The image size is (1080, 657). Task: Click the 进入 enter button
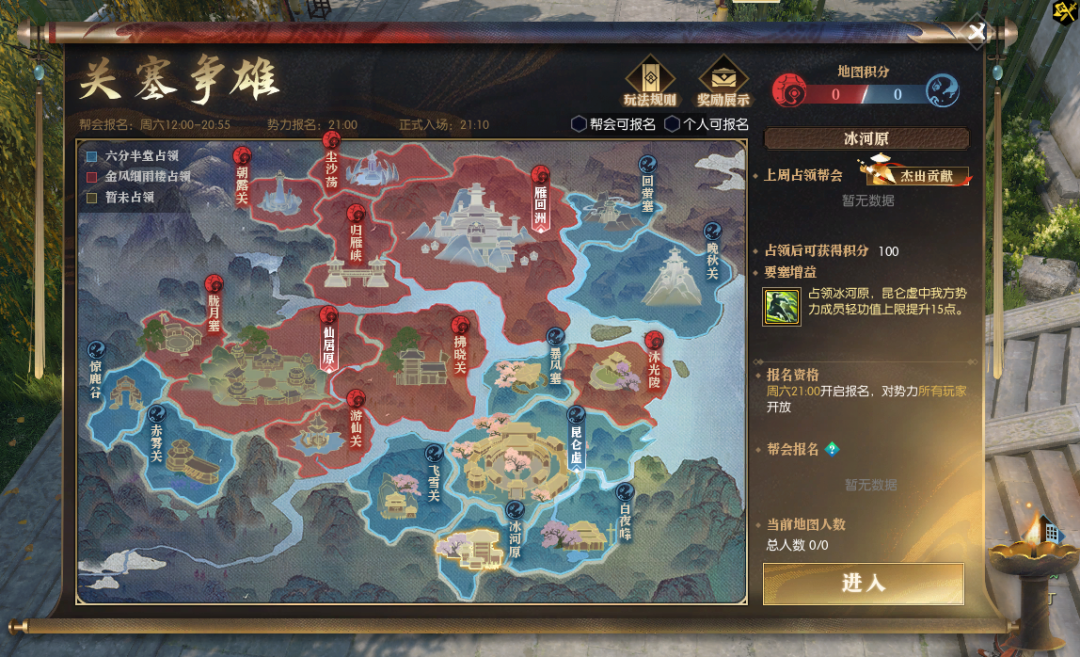click(863, 583)
